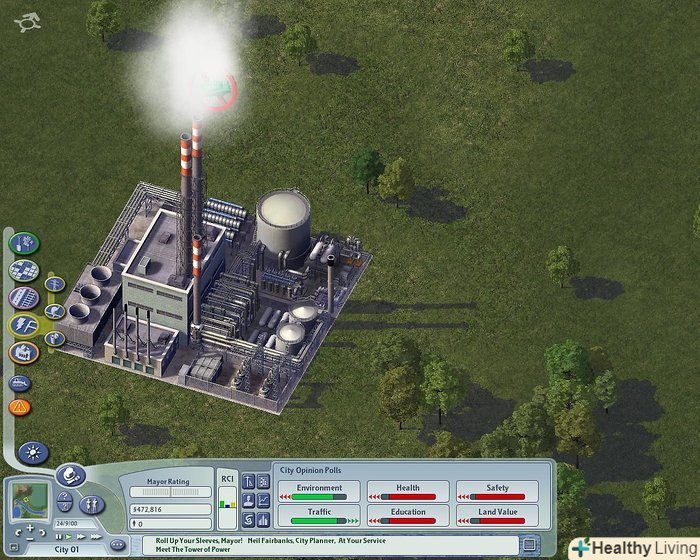The width and height of the screenshot is (700, 560).
Task: Zoom in with the plus button
Action: pos(30,527)
